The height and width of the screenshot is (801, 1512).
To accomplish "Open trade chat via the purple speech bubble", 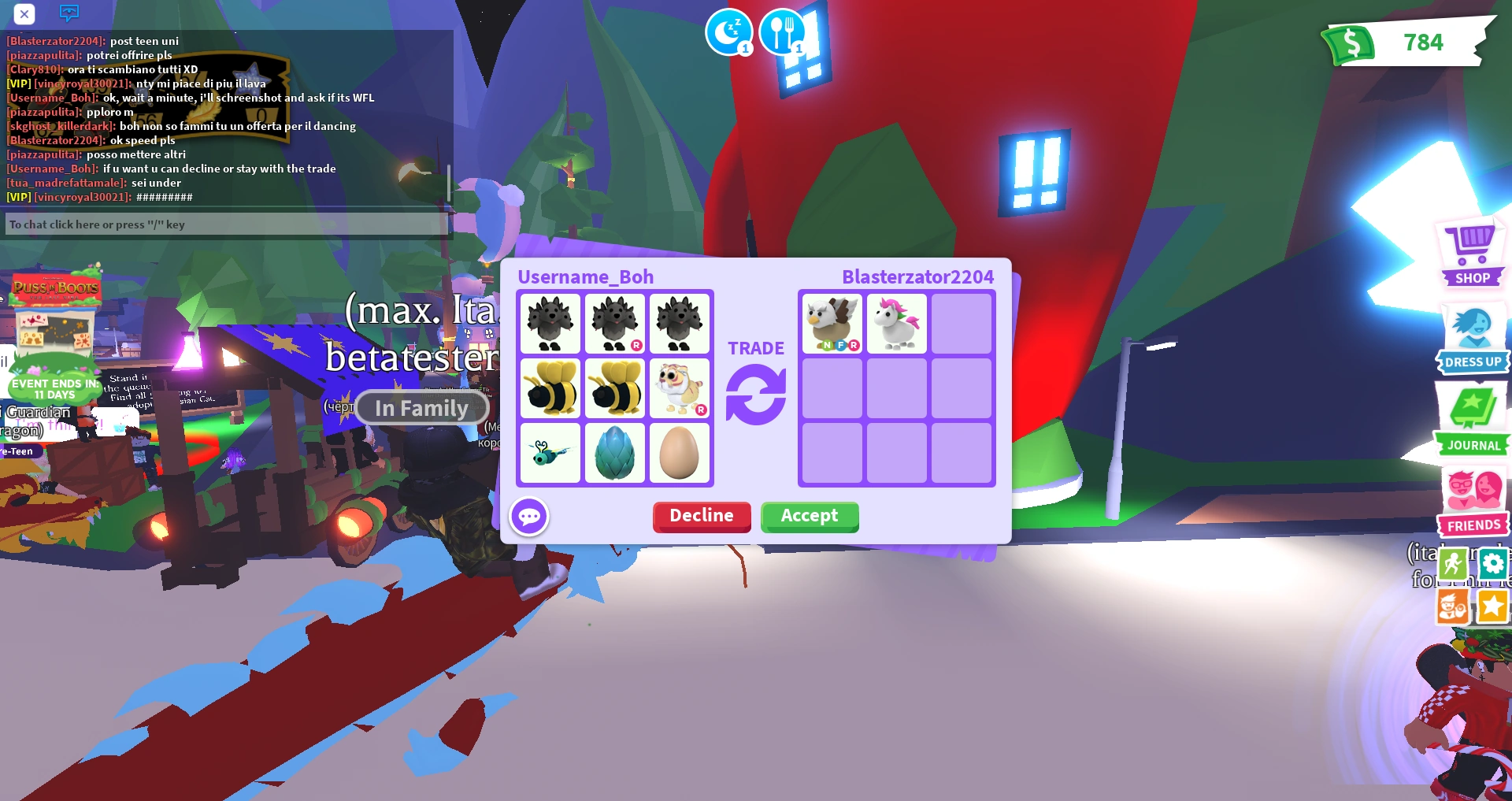I will click(529, 516).
